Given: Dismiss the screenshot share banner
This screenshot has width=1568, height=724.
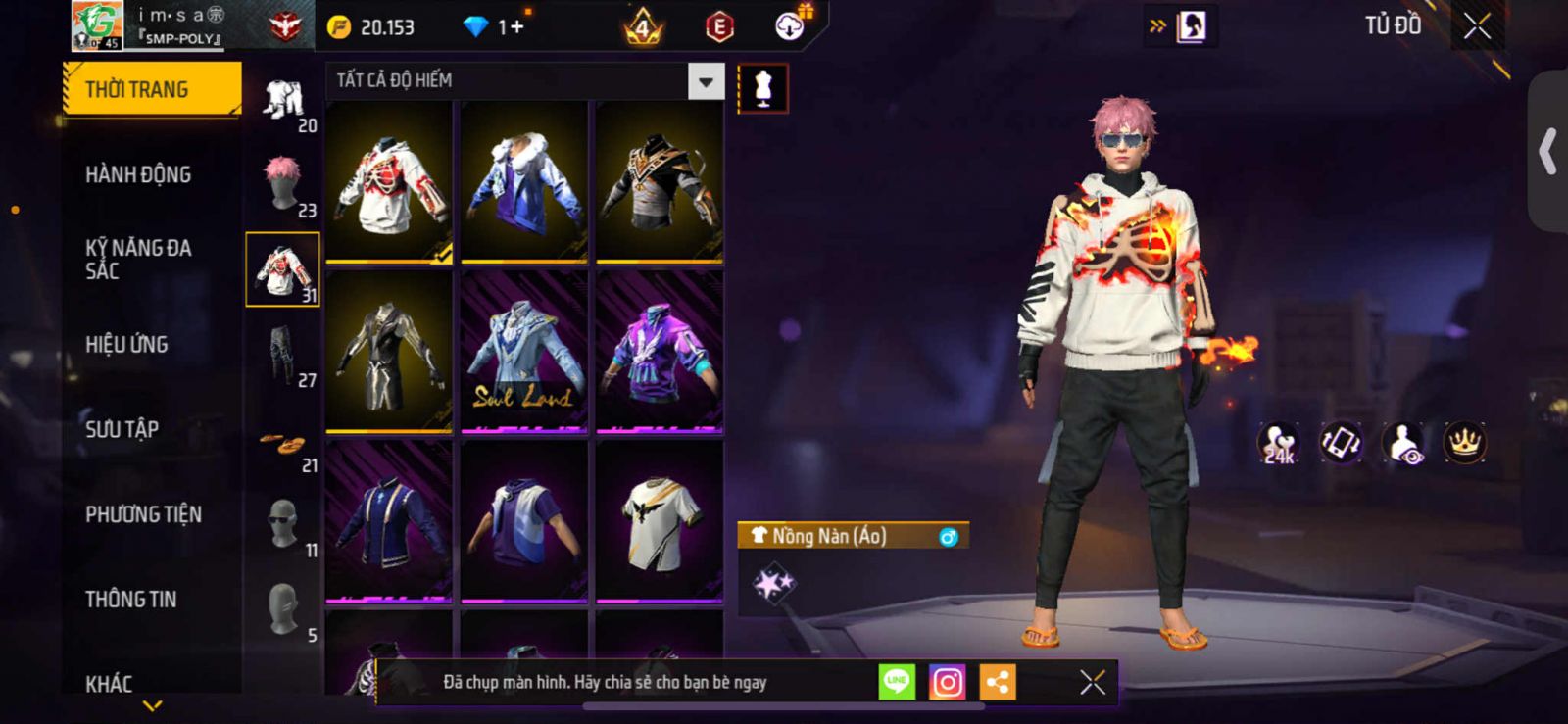Looking at the screenshot, I should tap(1093, 682).
